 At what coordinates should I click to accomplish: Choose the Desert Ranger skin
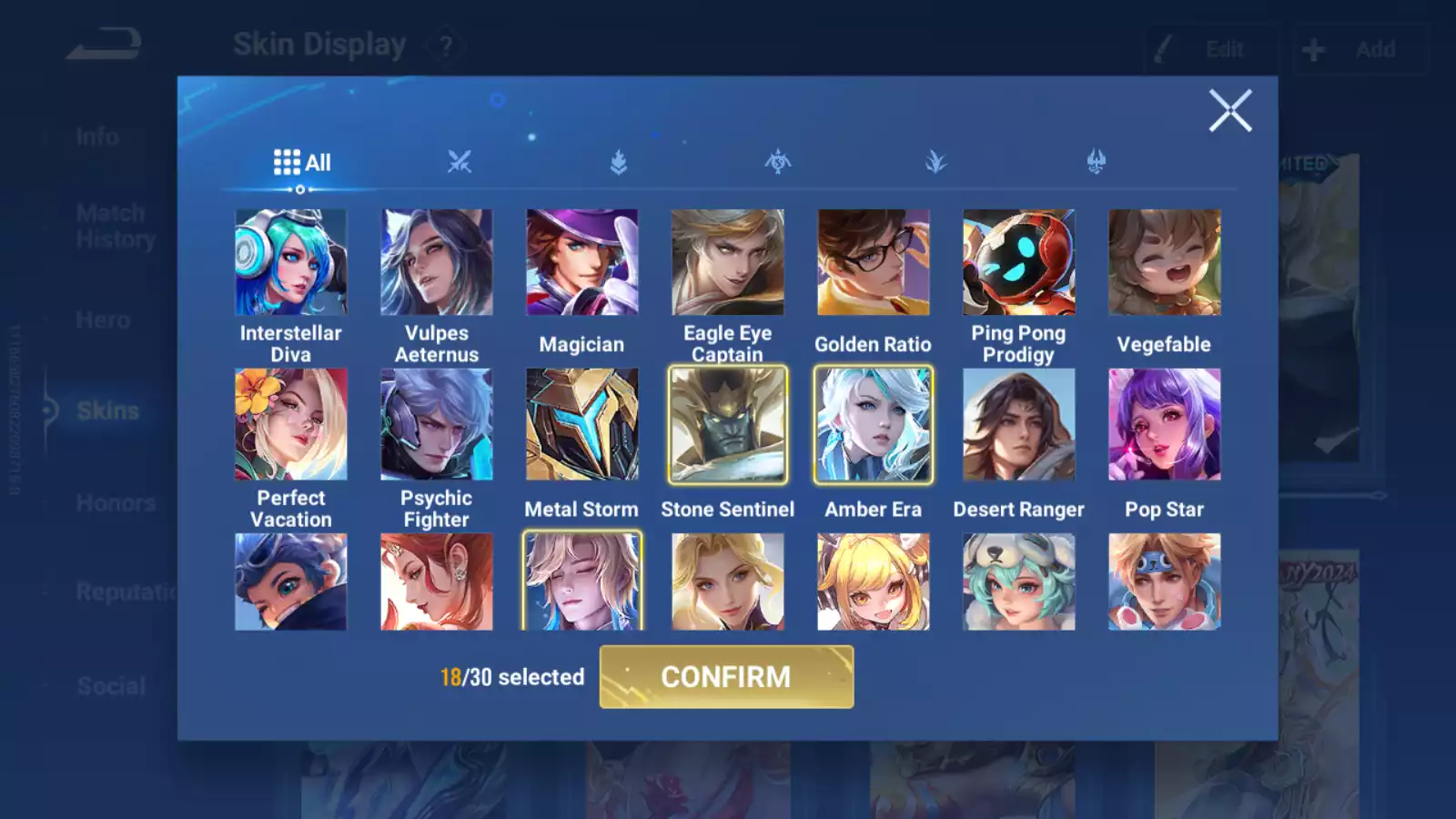(1018, 424)
